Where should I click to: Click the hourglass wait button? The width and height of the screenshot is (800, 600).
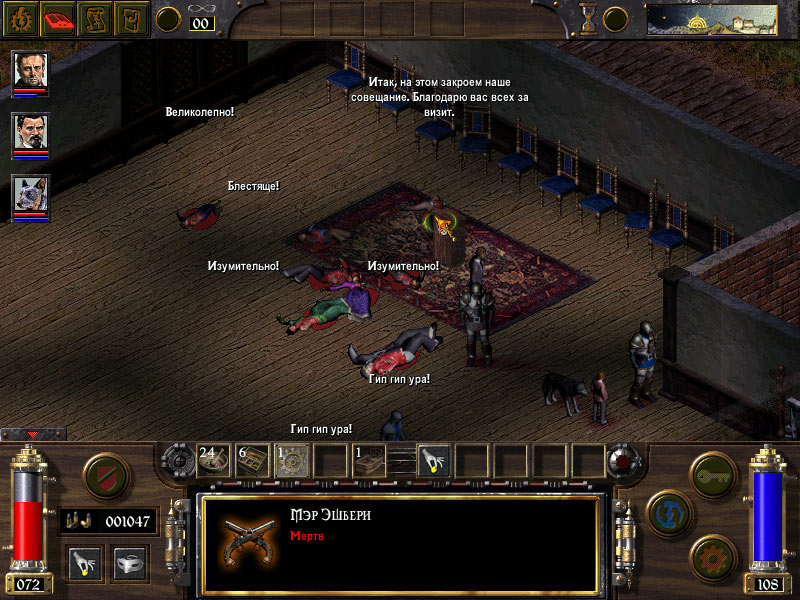(588, 18)
